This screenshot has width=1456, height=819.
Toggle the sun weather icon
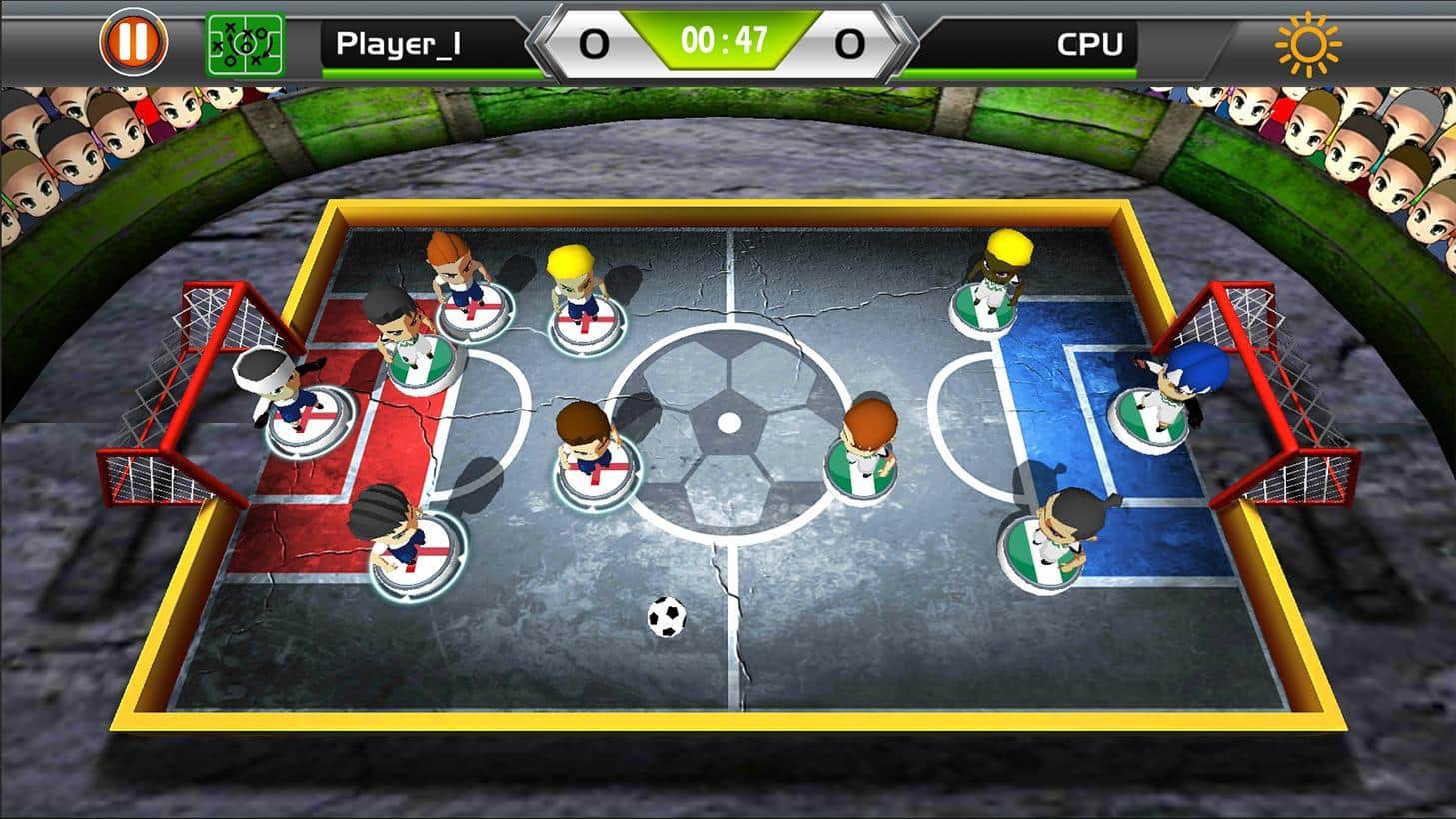(x=1307, y=45)
